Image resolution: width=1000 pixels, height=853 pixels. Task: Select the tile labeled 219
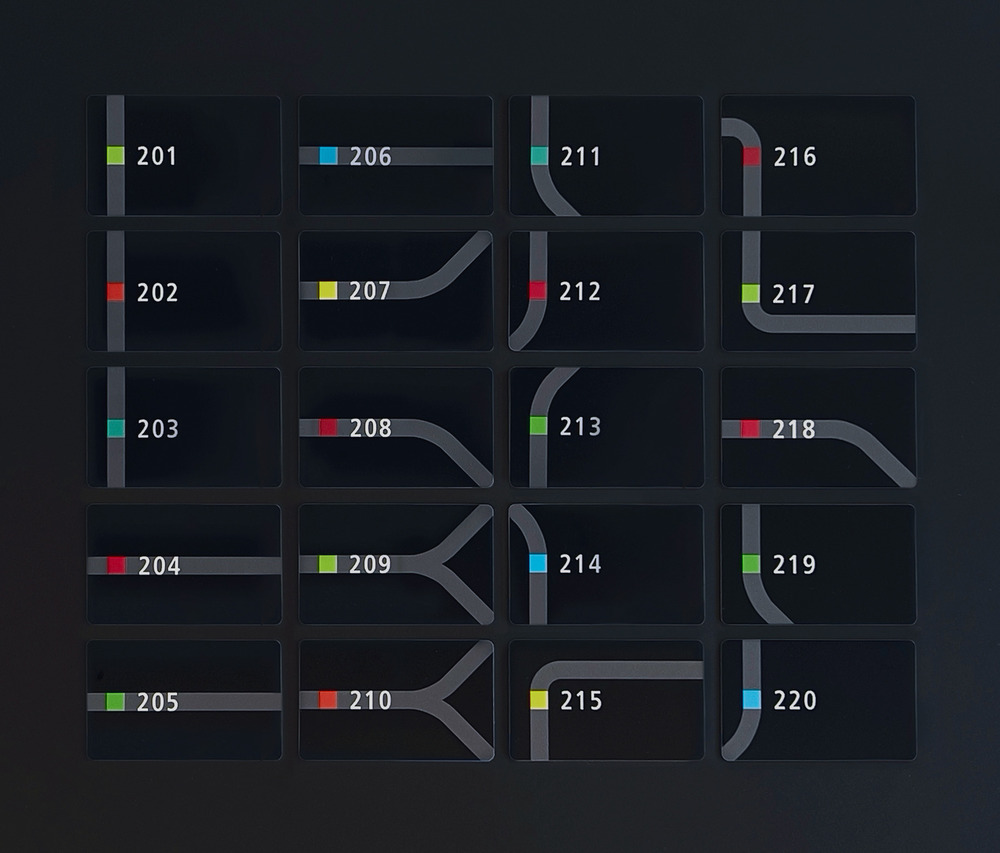[818, 564]
